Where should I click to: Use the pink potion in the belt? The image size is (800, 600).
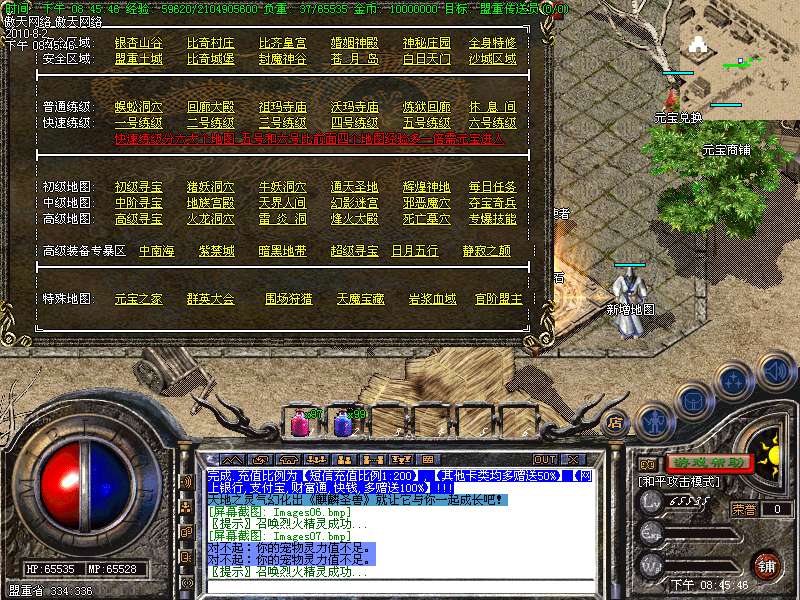point(300,423)
